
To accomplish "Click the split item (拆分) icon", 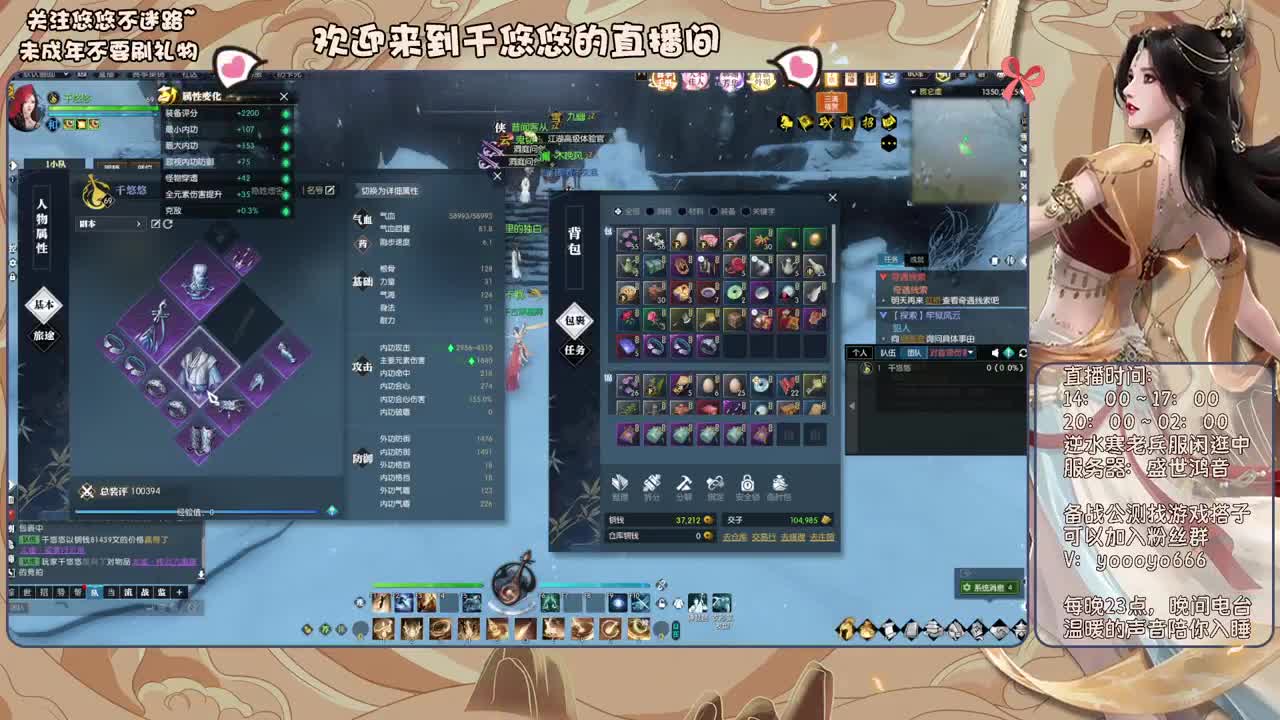I will pyautogui.click(x=652, y=481).
